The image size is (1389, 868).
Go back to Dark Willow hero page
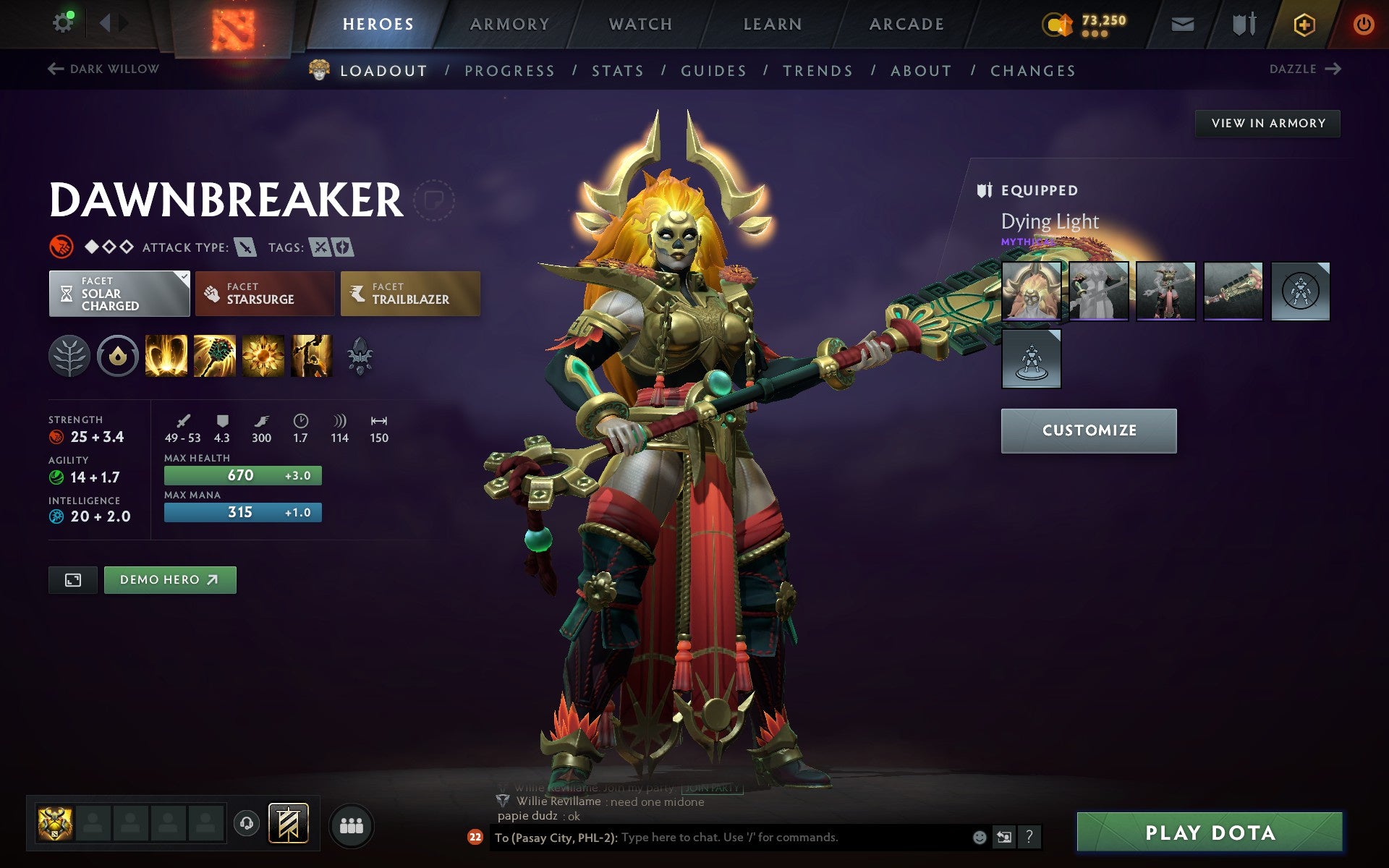click(x=103, y=69)
